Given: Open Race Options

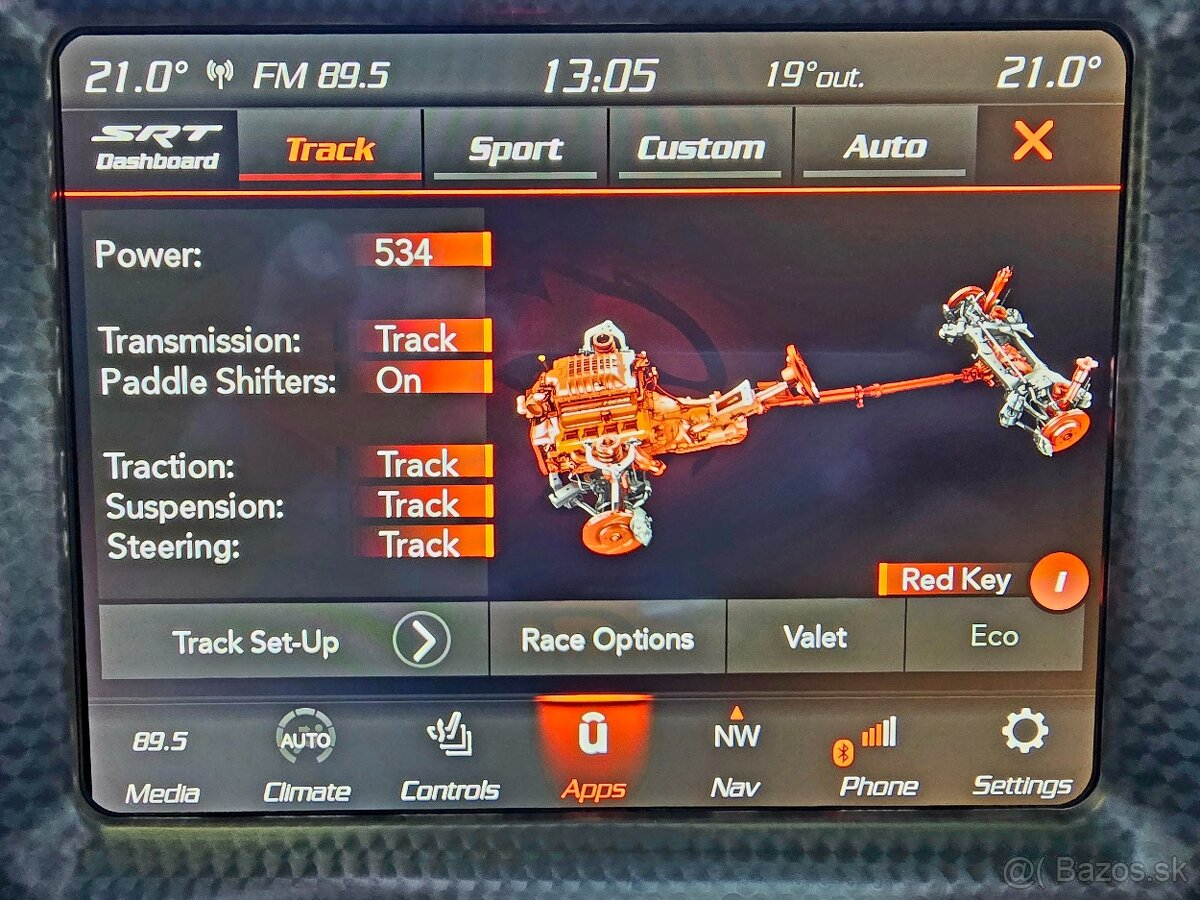Looking at the screenshot, I should pyautogui.click(x=607, y=639).
